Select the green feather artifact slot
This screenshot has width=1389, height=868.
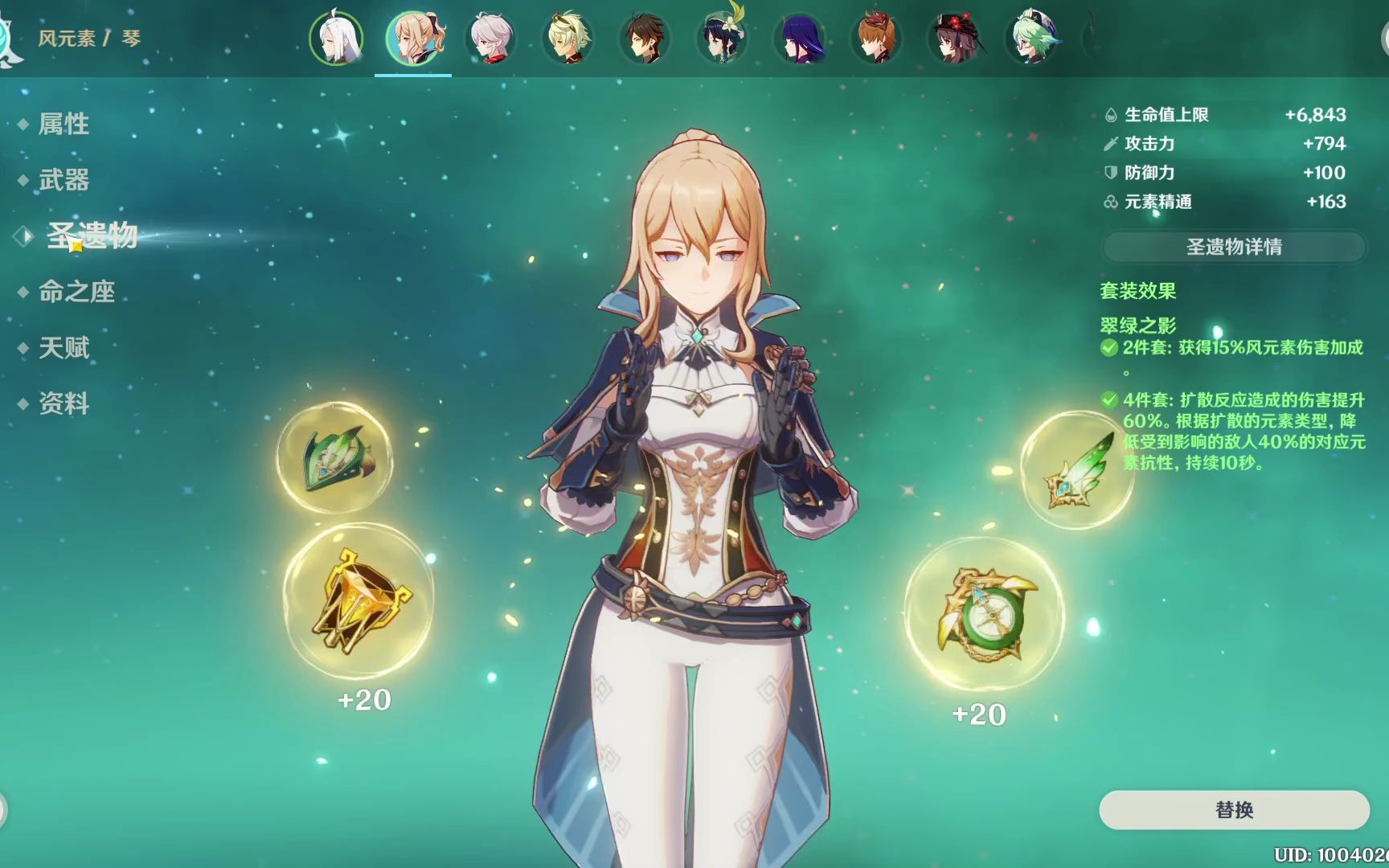(x=1077, y=470)
